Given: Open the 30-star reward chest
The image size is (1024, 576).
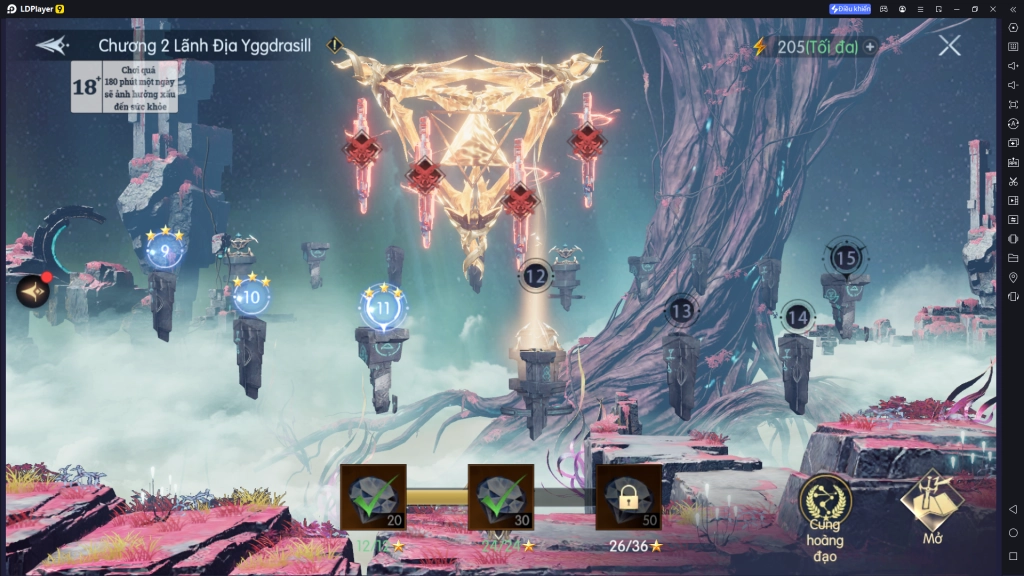Looking at the screenshot, I should tap(501, 497).
